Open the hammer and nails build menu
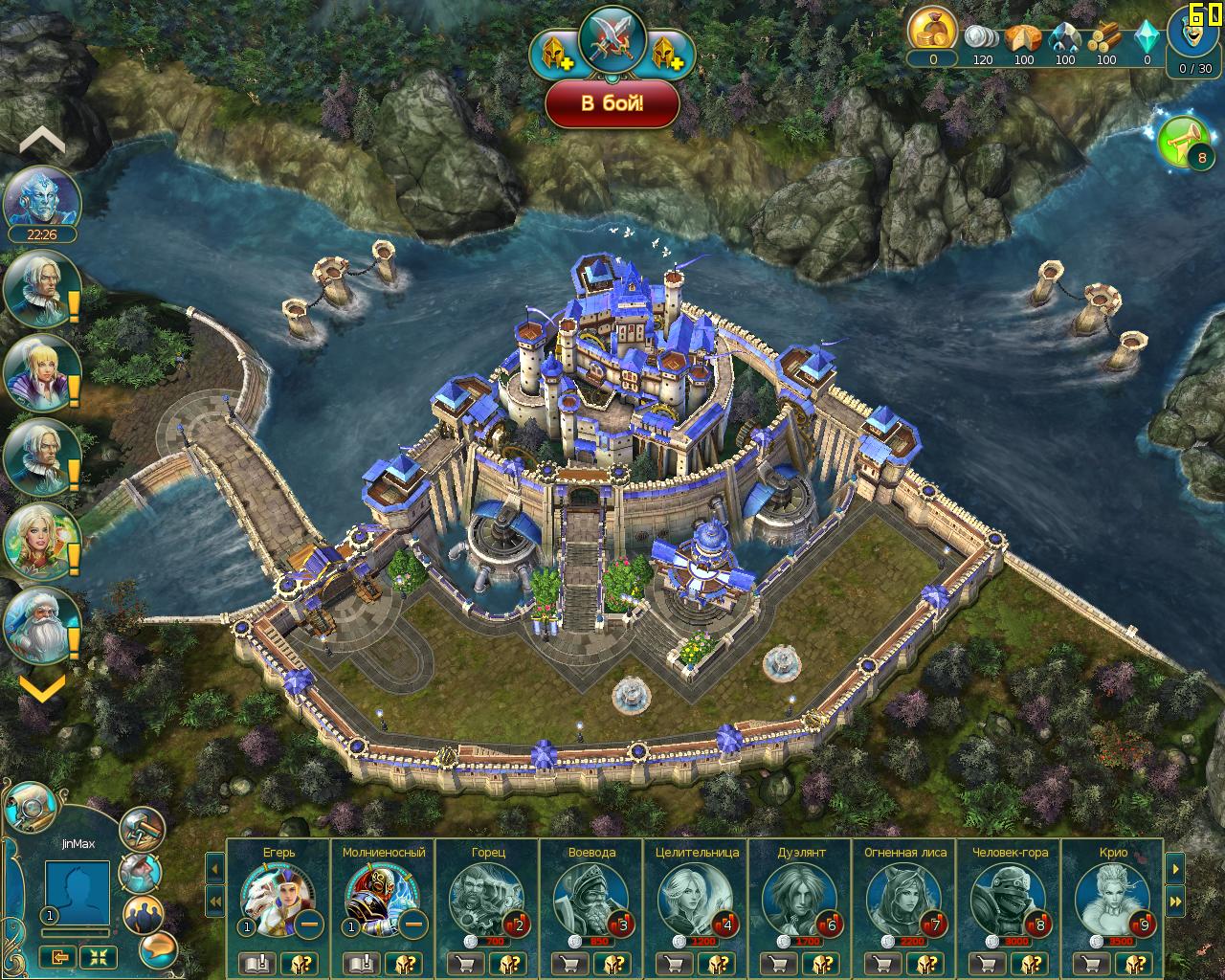The width and height of the screenshot is (1225, 980). pyautogui.click(x=142, y=829)
